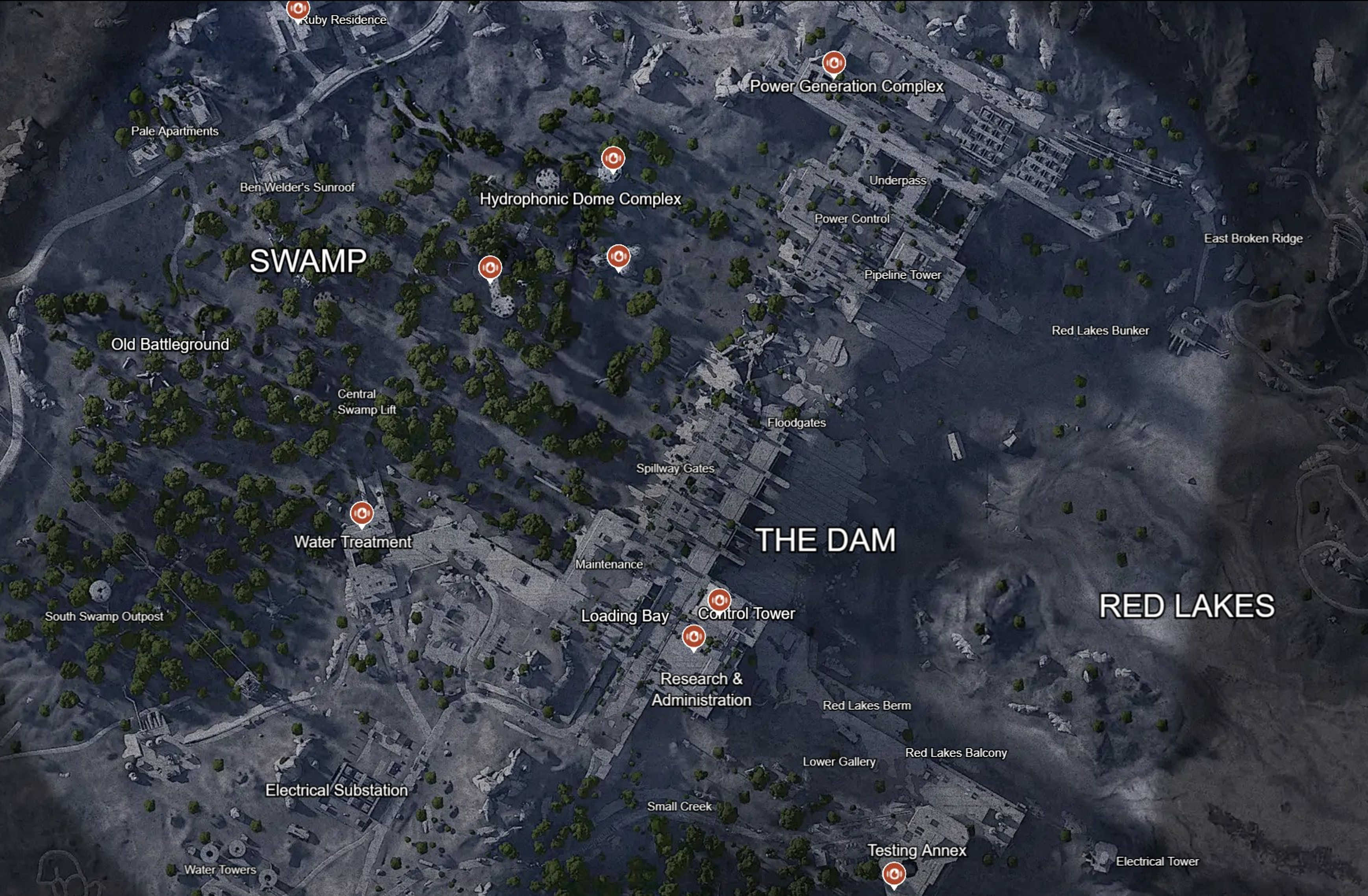The height and width of the screenshot is (896, 1368).
Task: Click the Spillway Gates label on the dam
Action: click(x=675, y=468)
